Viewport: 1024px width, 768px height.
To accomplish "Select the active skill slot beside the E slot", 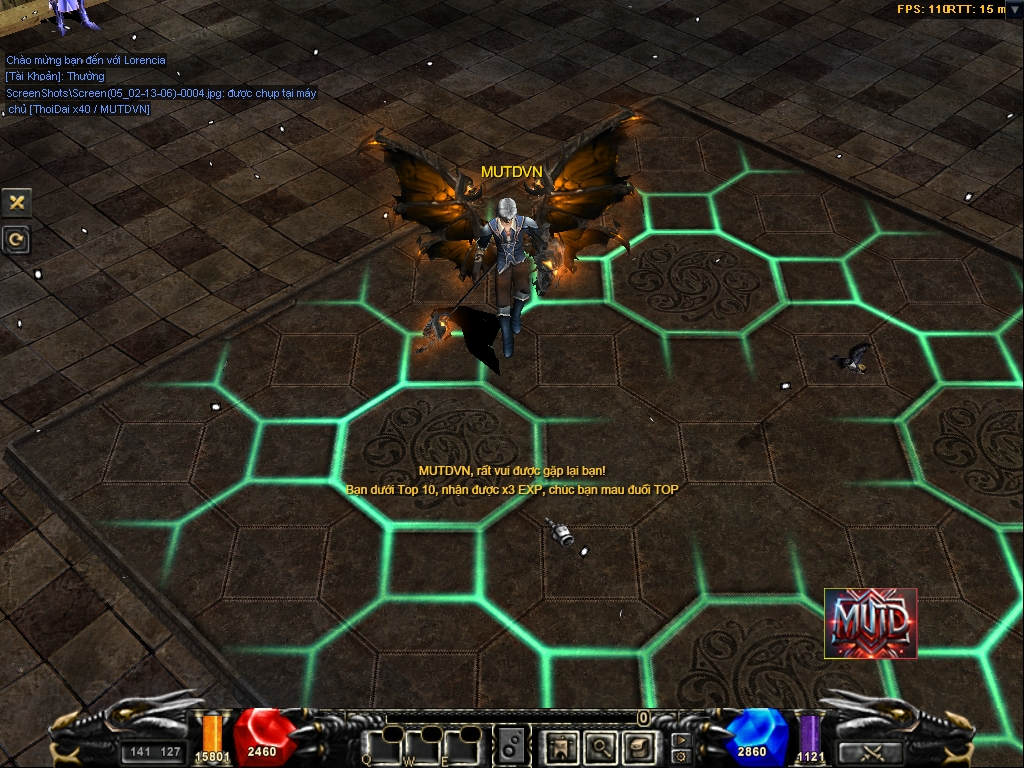I will (x=512, y=745).
